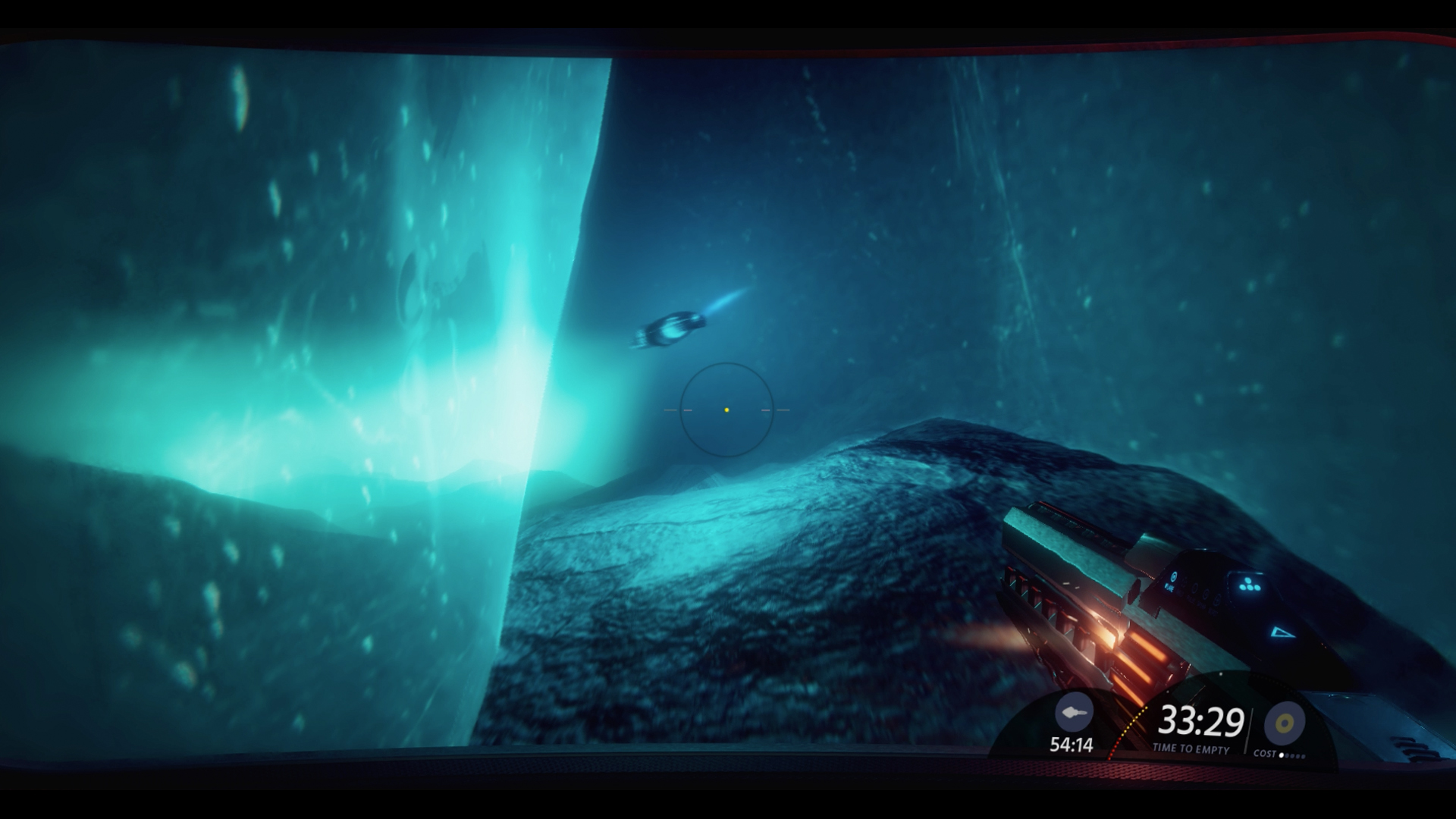Select the FLARE mode icon on the weapon

click(1174, 577)
